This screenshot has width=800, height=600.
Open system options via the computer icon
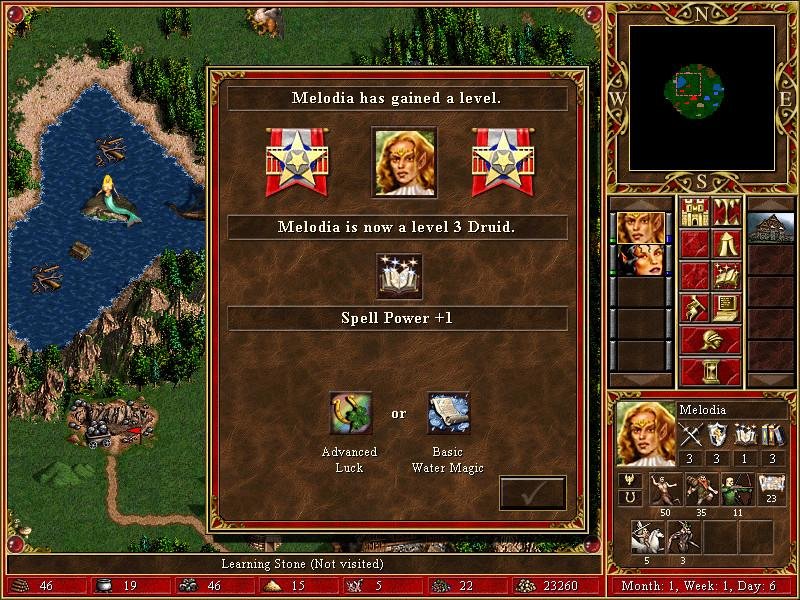[x=726, y=306]
